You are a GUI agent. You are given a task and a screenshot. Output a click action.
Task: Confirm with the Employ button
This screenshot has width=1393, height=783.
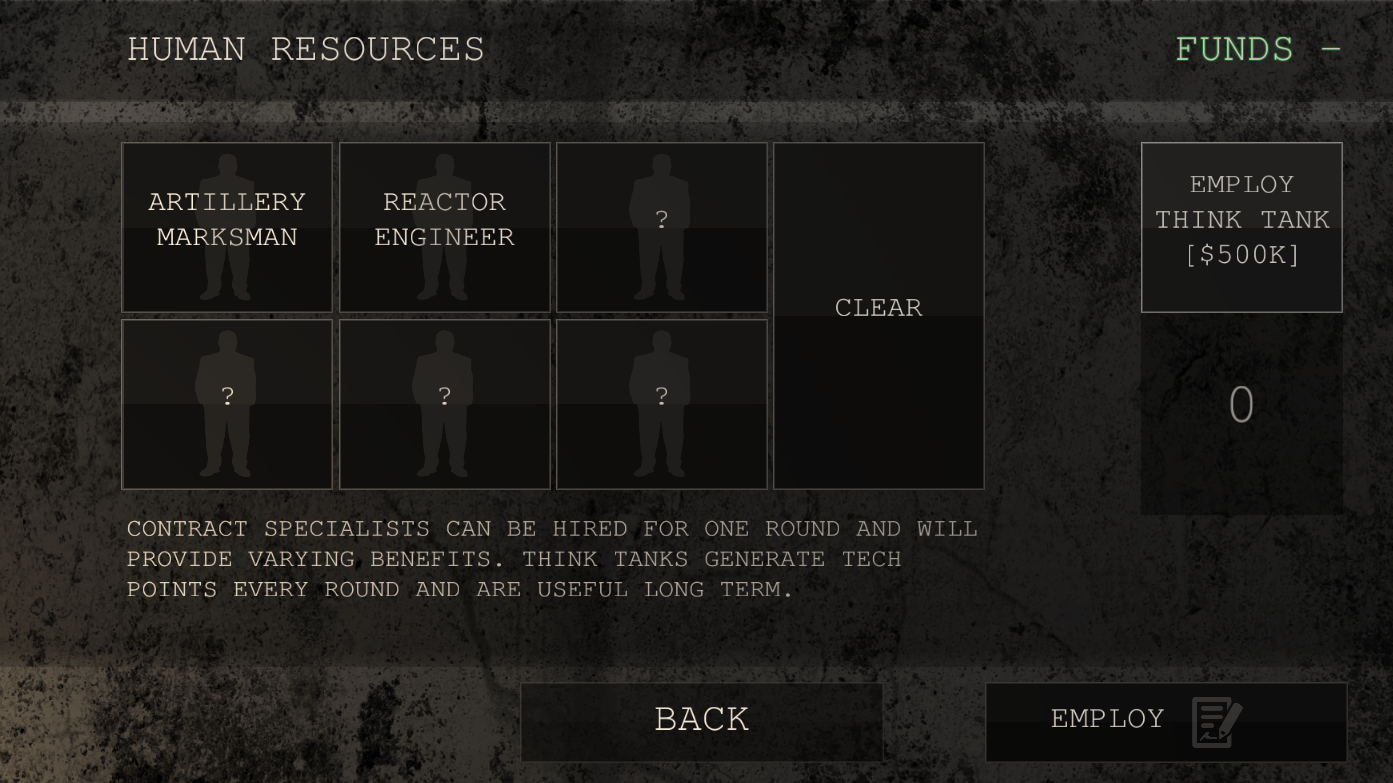point(1165,721)
